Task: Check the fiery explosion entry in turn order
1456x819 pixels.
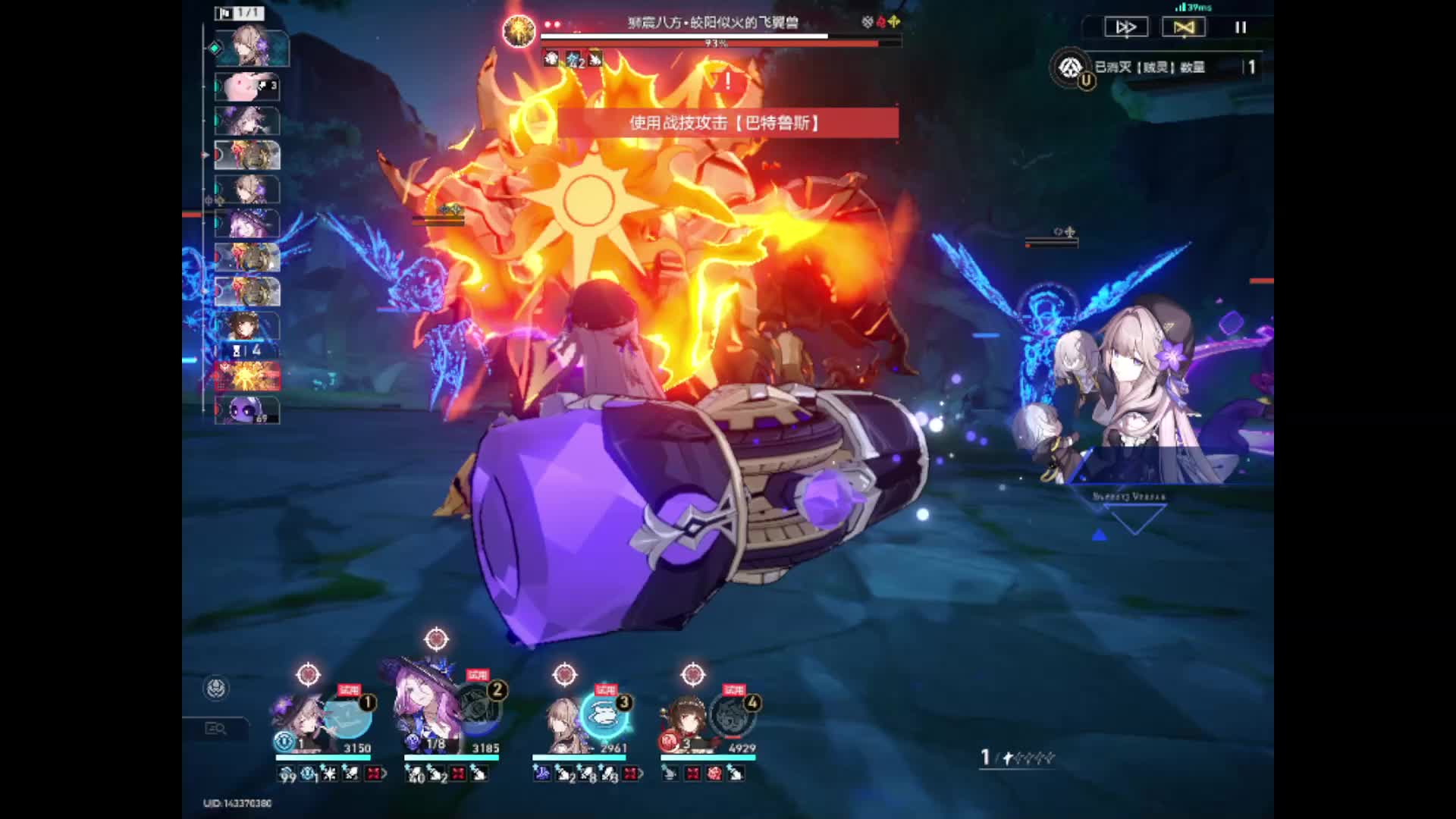Action: (247, 376)
